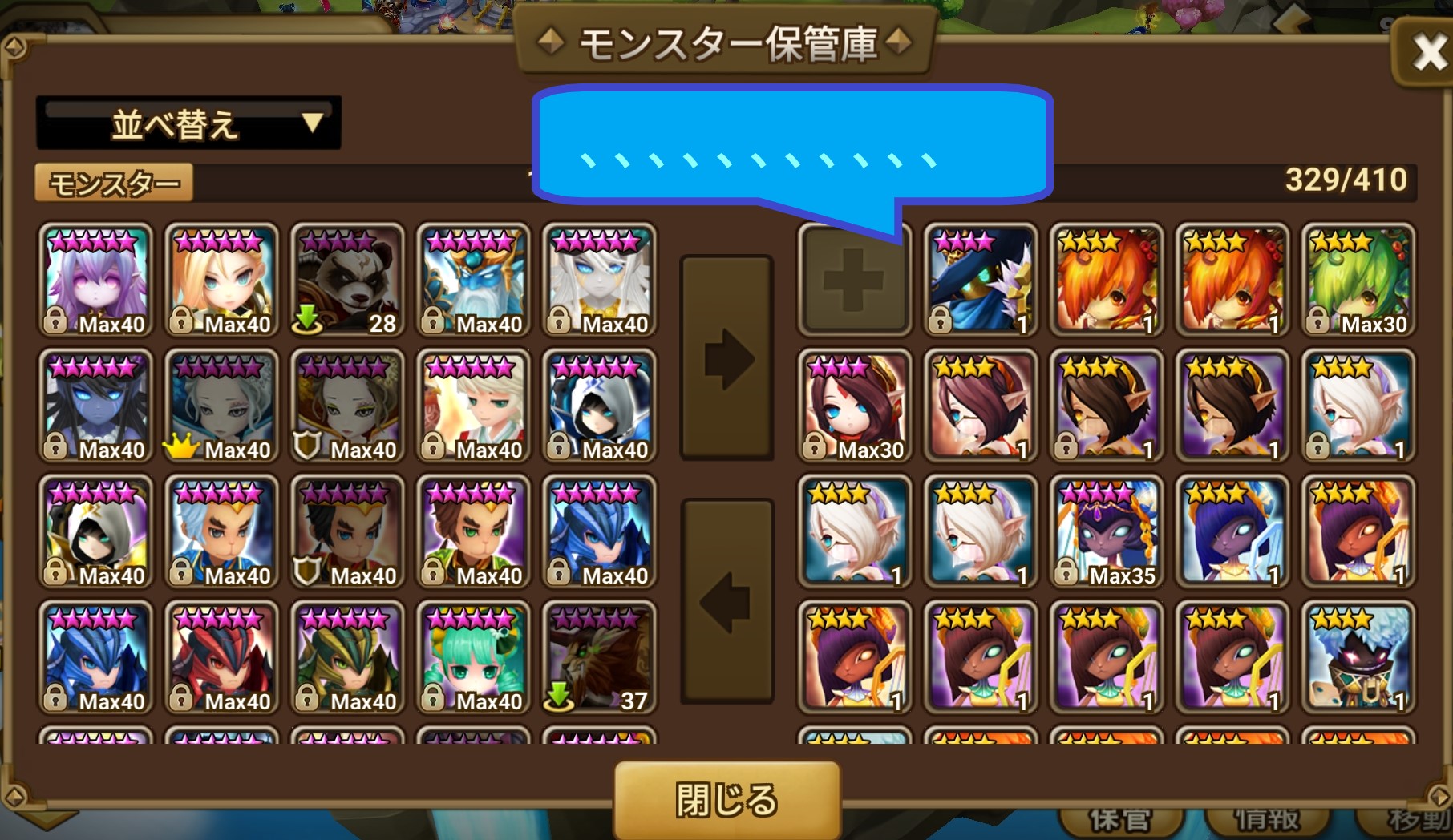This screenshot has height=840, width=1453.
Task: Select the モンスター tab
Action: point(112,182)
